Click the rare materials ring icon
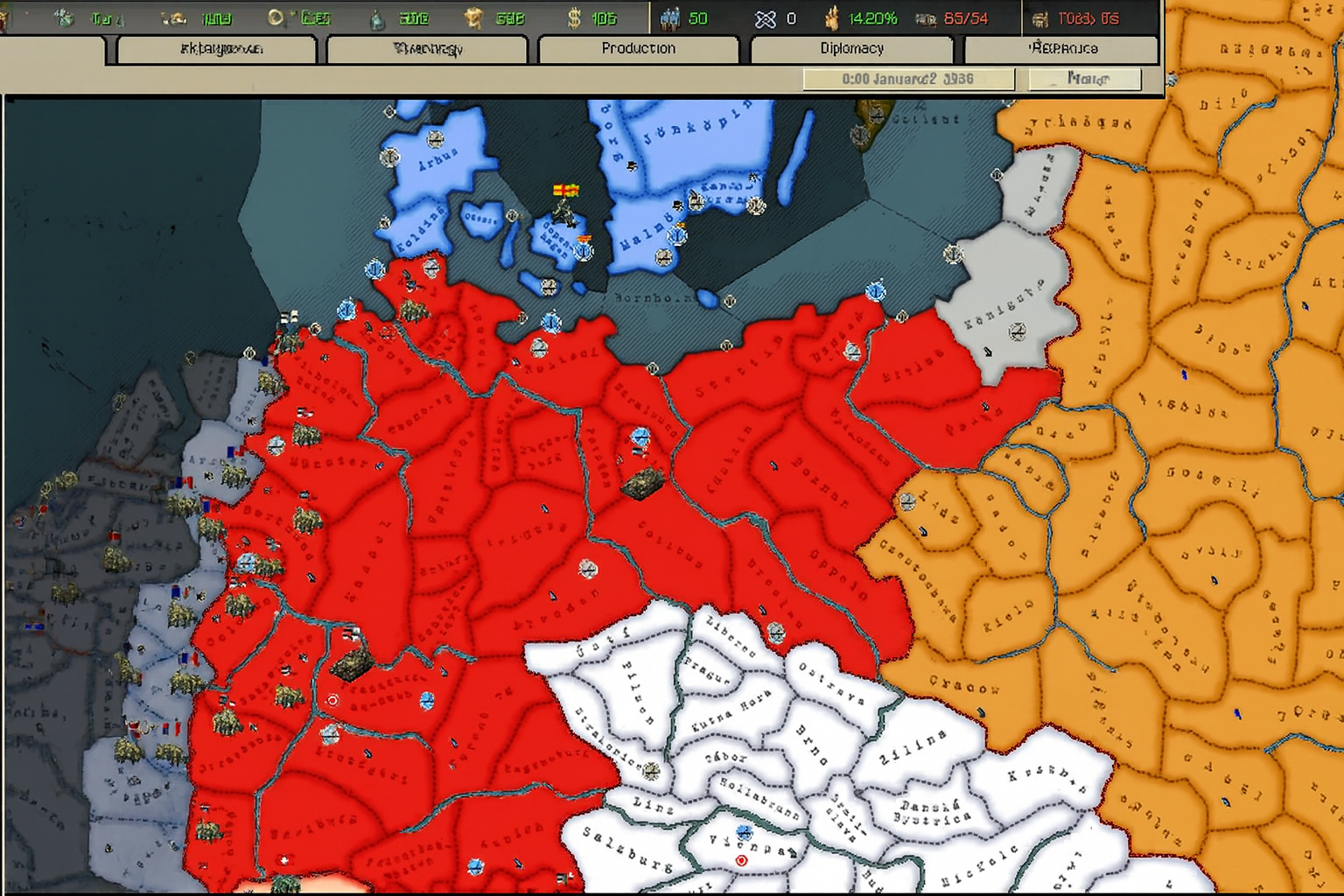 tap(276, 17)
